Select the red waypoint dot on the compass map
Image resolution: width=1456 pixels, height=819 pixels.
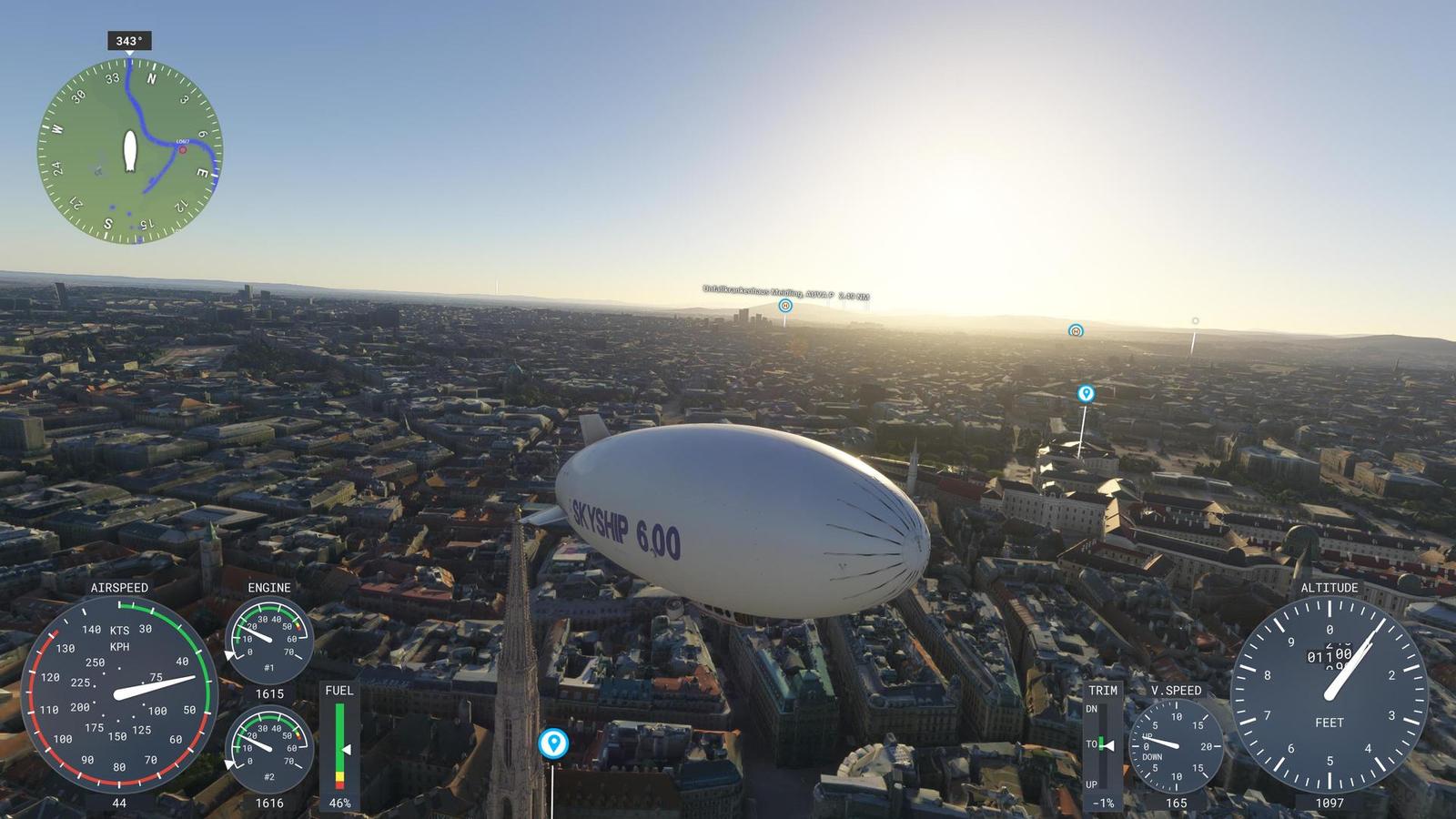[182, 151]
